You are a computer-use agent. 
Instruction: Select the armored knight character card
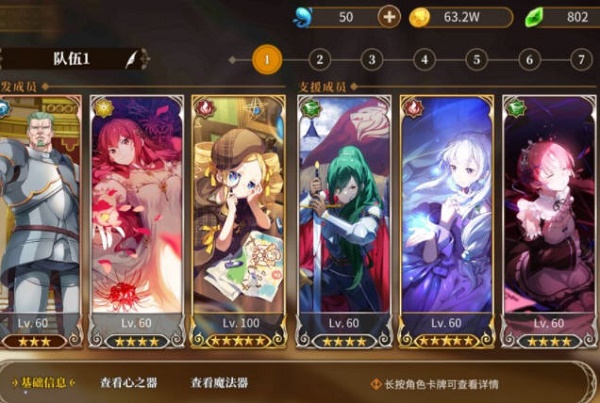(x=38, y=220)
